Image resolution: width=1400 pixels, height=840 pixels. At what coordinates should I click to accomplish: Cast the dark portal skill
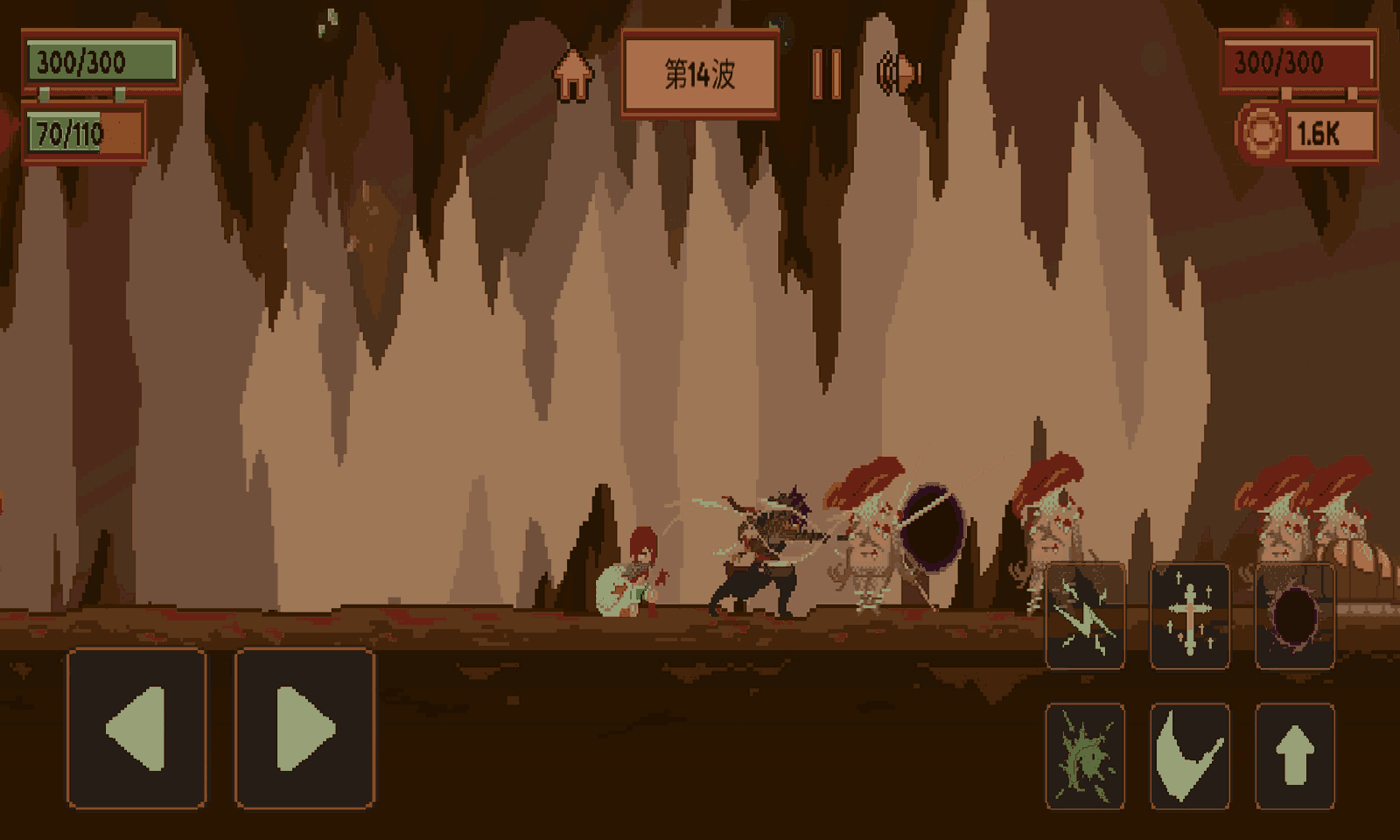(x=1295, y=617)
